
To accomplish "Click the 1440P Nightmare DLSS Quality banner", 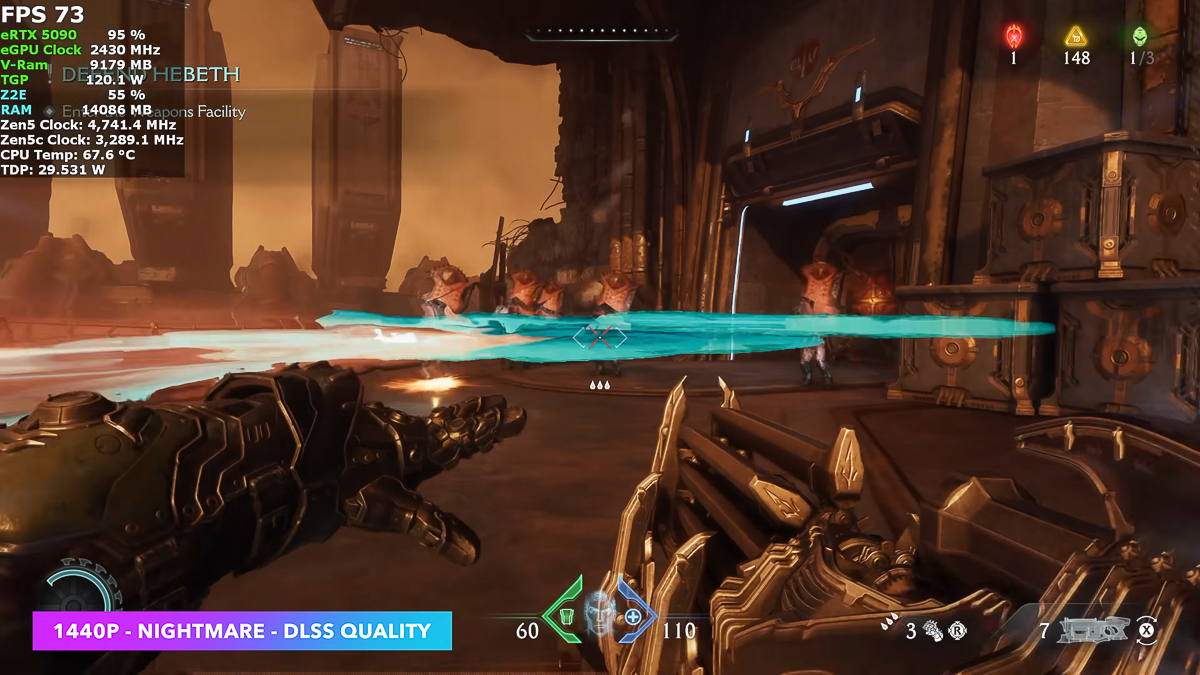I will coord(242,631).
